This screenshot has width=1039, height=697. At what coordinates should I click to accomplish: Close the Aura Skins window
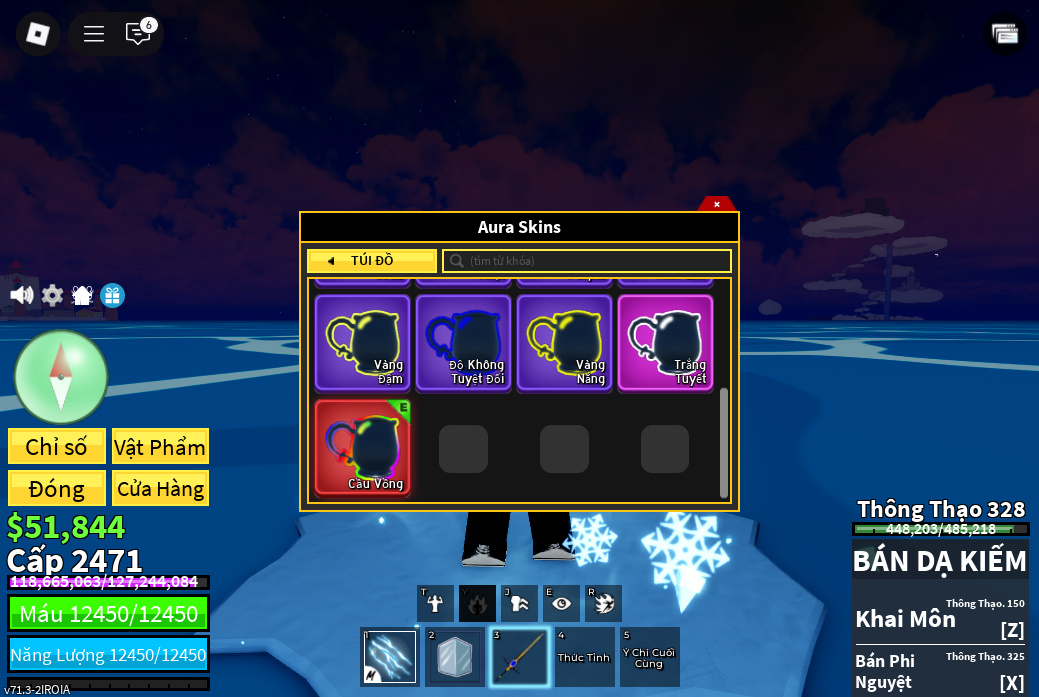pyautogui.click(x=716, y=204)
